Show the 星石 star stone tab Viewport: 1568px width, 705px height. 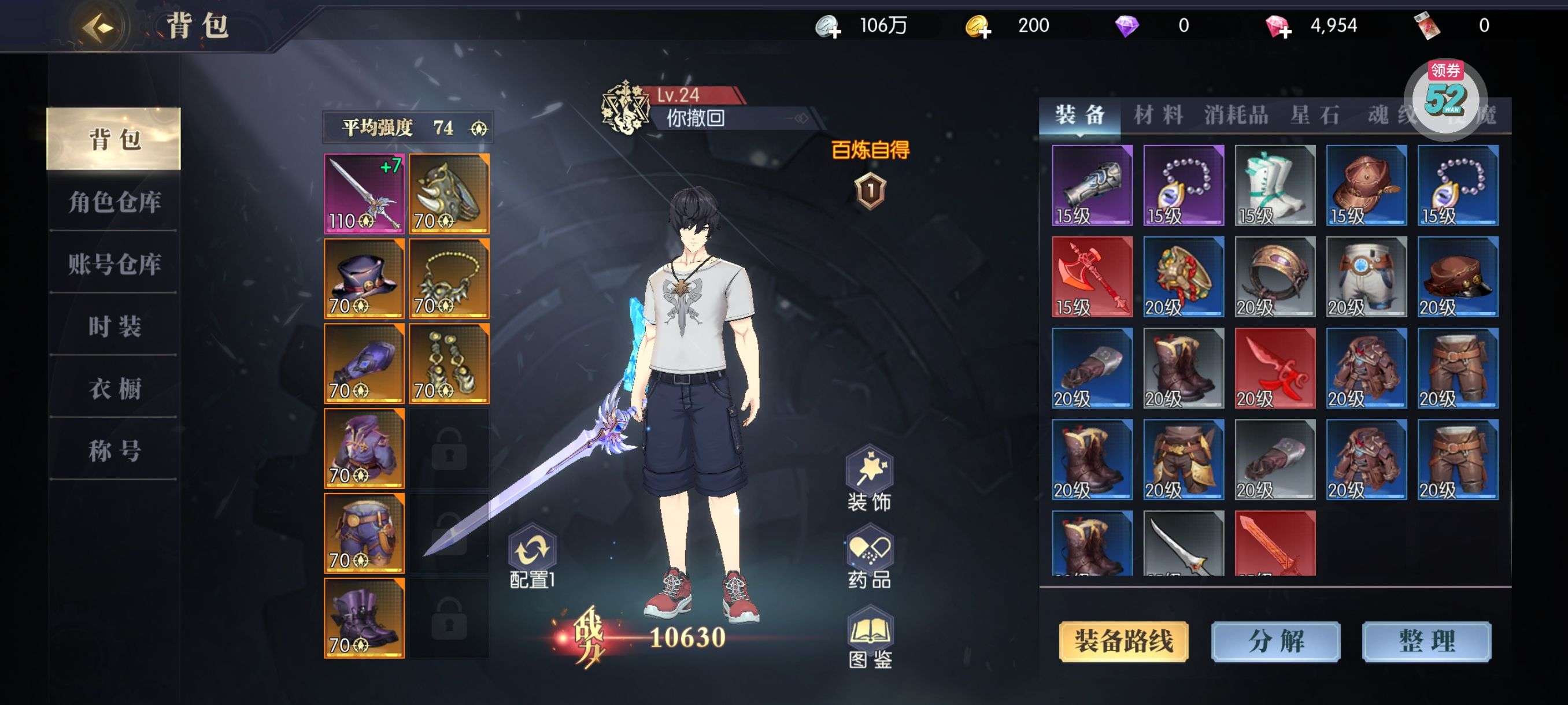(1315, 115)
